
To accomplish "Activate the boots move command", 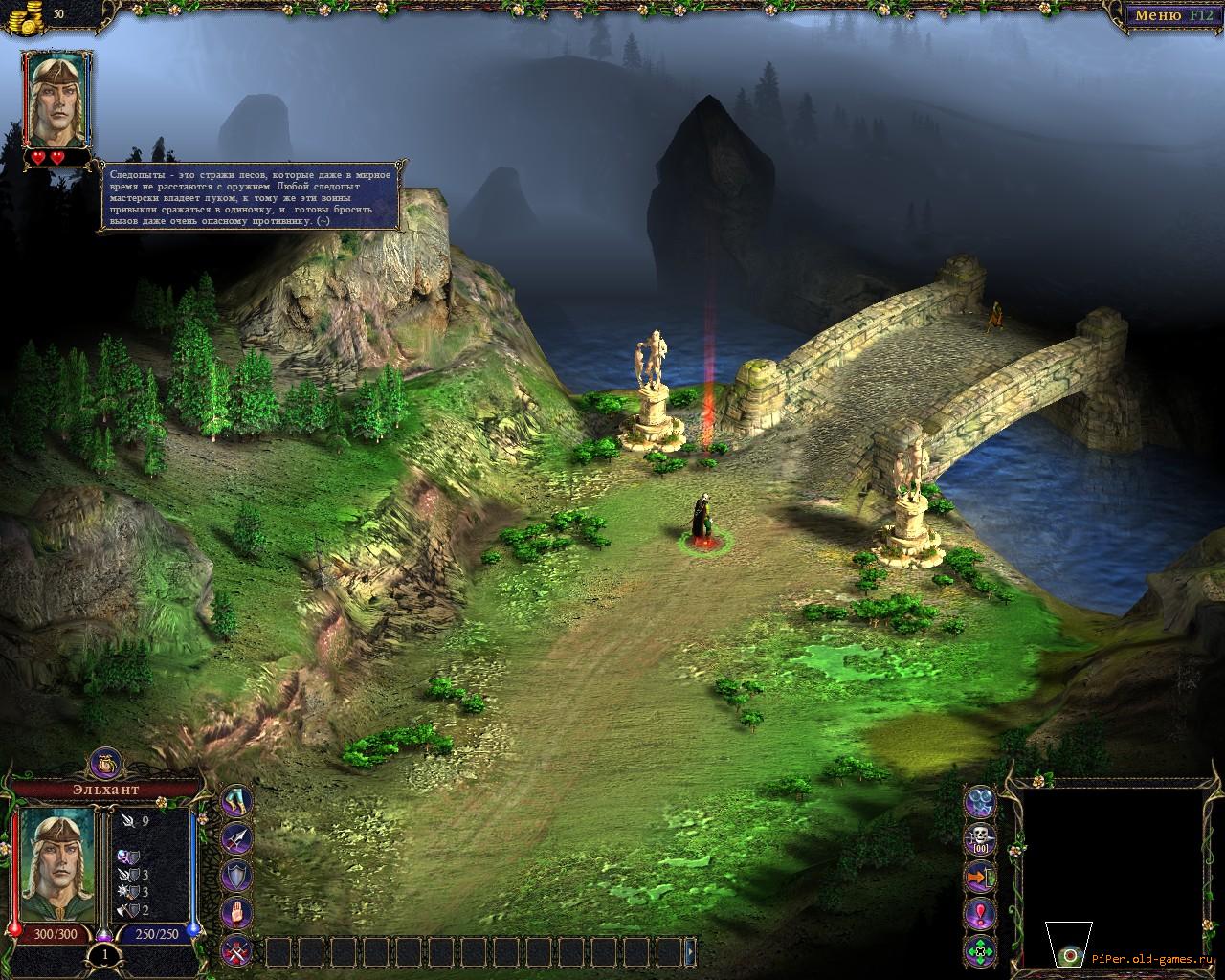I will pyautogui.click(x=236, y=802).
